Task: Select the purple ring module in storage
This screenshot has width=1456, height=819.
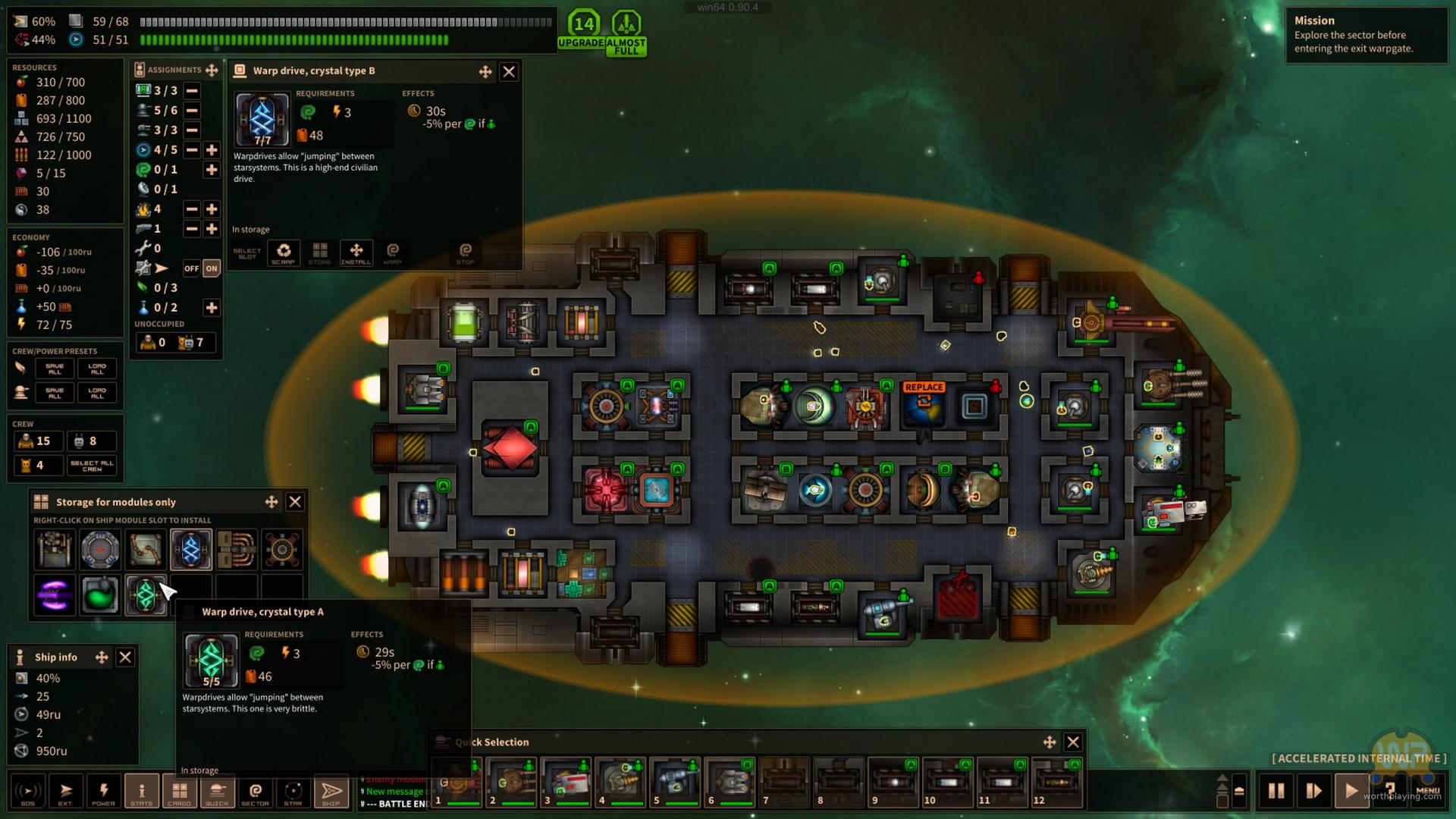Action: pos(55,595)
